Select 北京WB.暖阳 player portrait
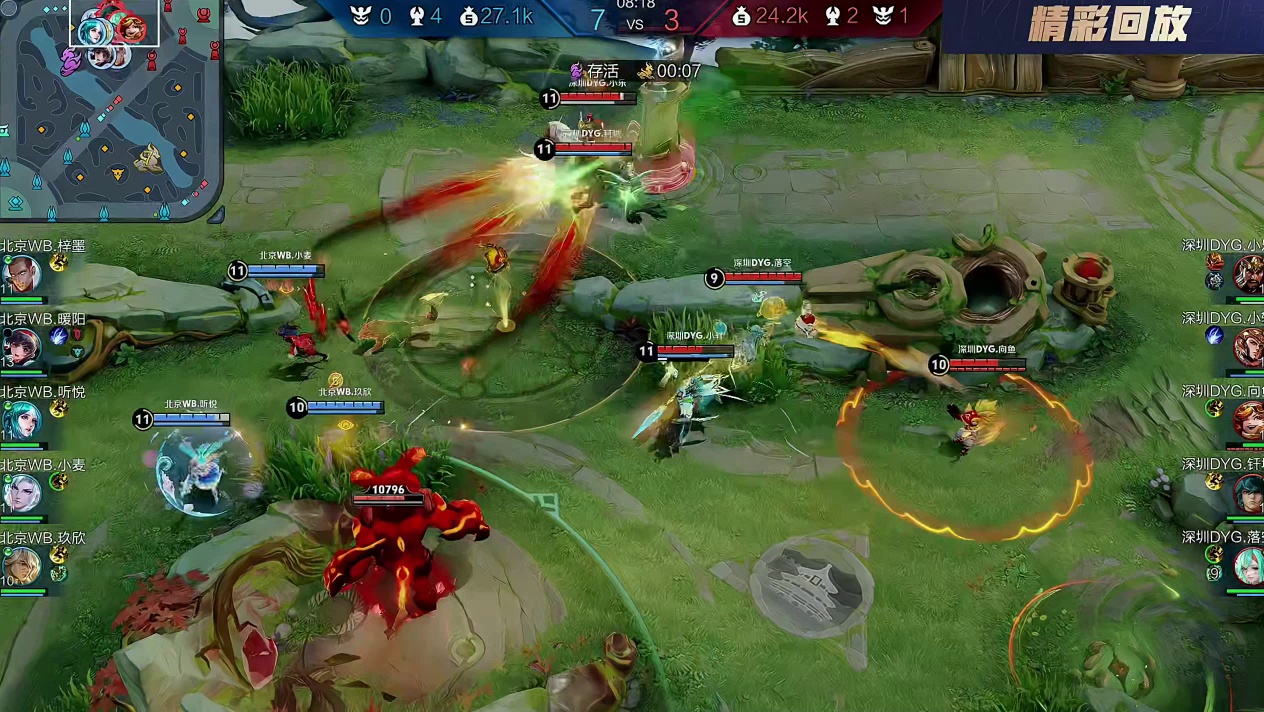The width and height of the screenshot is (1264, 712). [x=20, y=347]
